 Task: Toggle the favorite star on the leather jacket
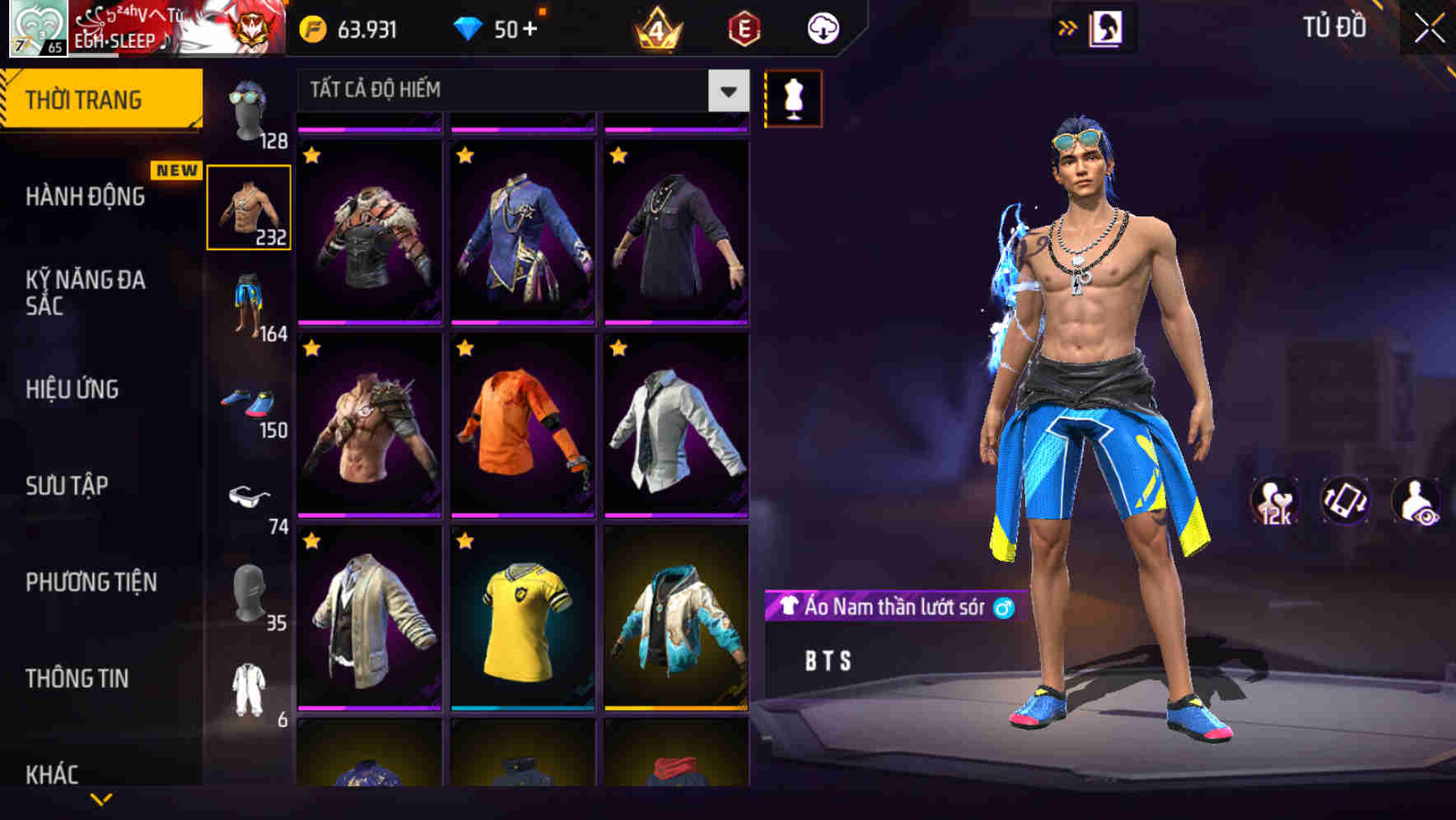313,155
